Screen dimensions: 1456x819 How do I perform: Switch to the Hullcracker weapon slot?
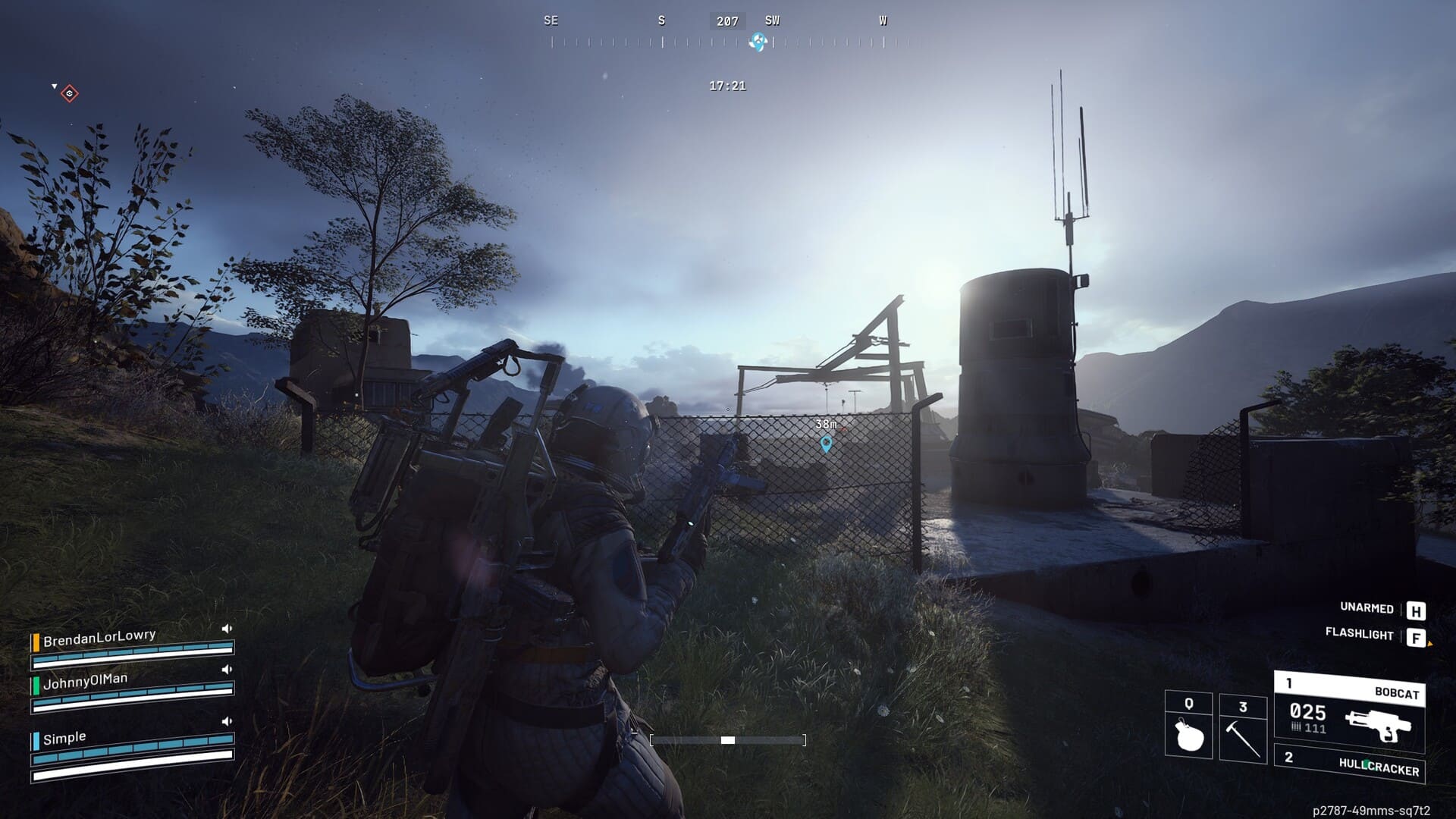1350,764
